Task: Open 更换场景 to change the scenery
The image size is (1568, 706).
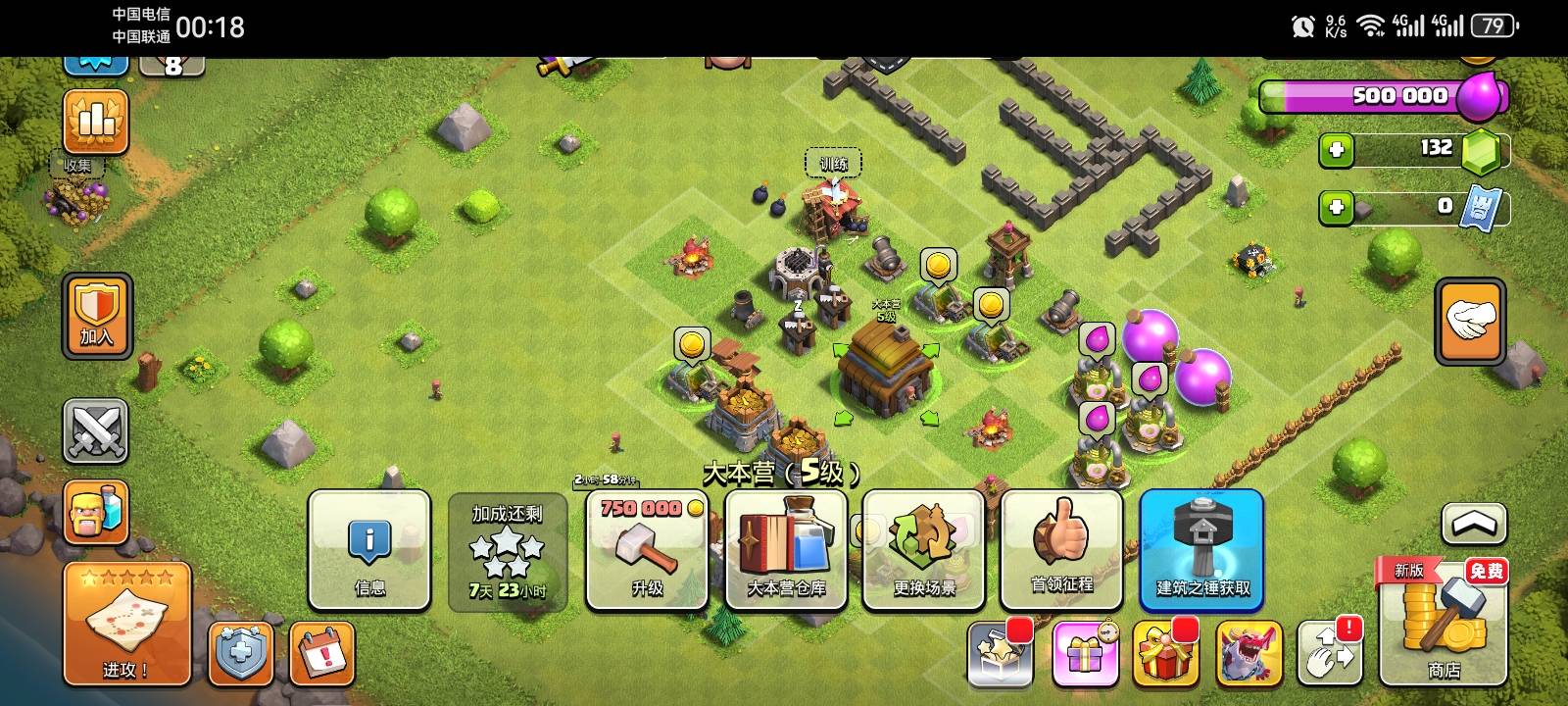Action: pos(923,549)
